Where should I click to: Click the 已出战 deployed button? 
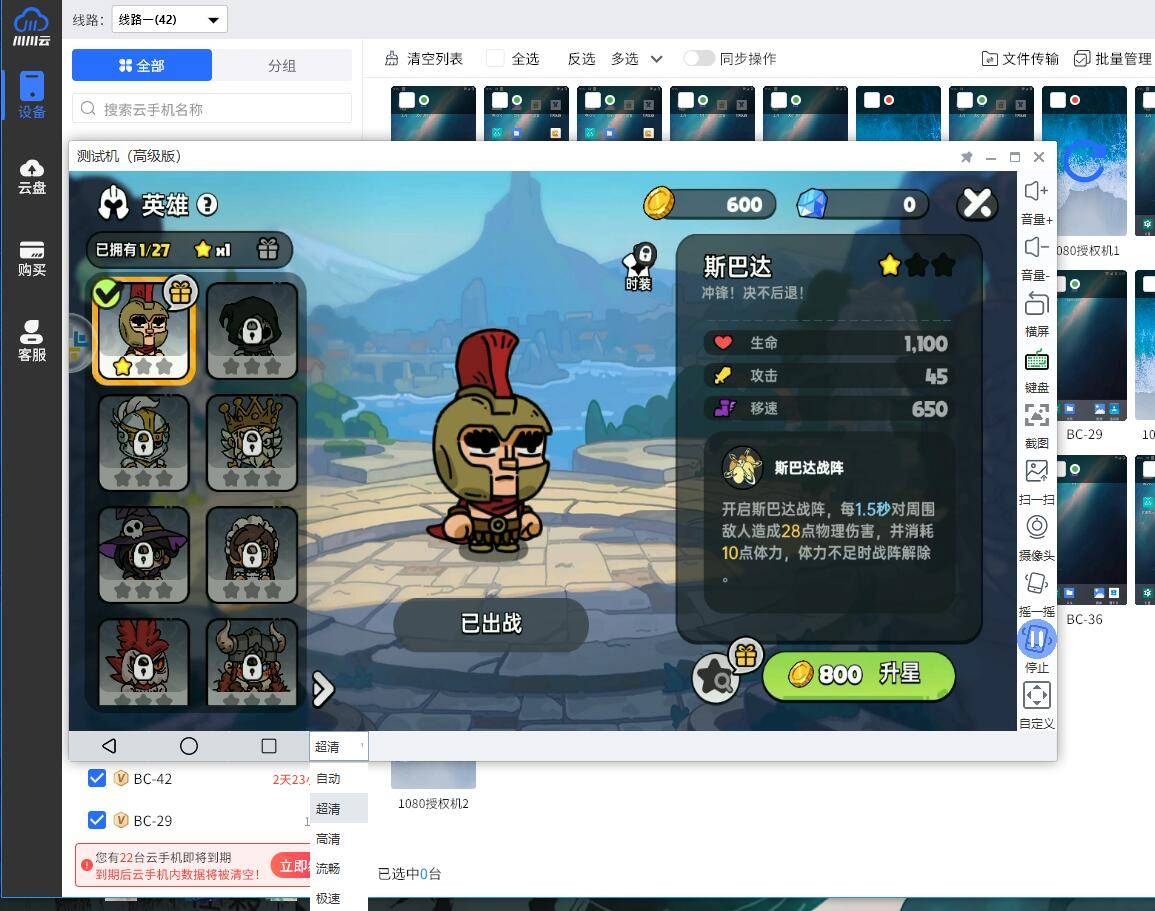490,624
